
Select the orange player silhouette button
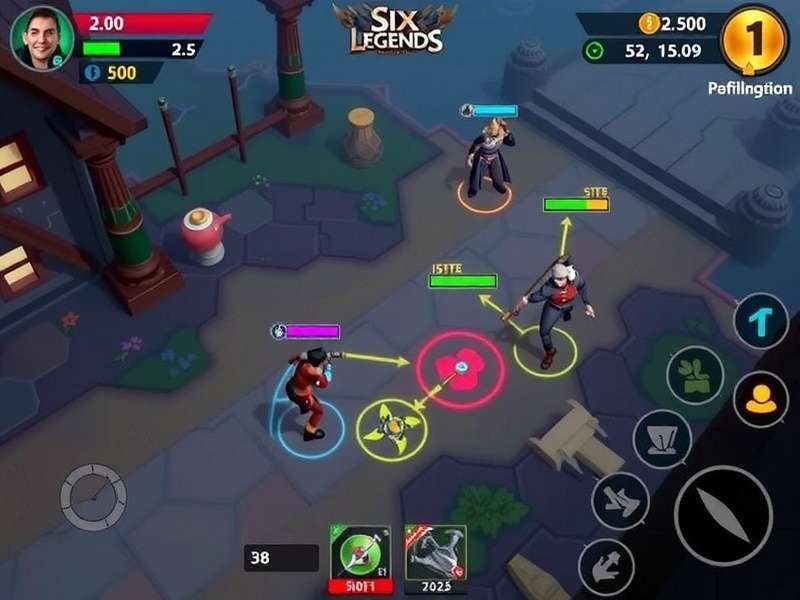point(761,398)
